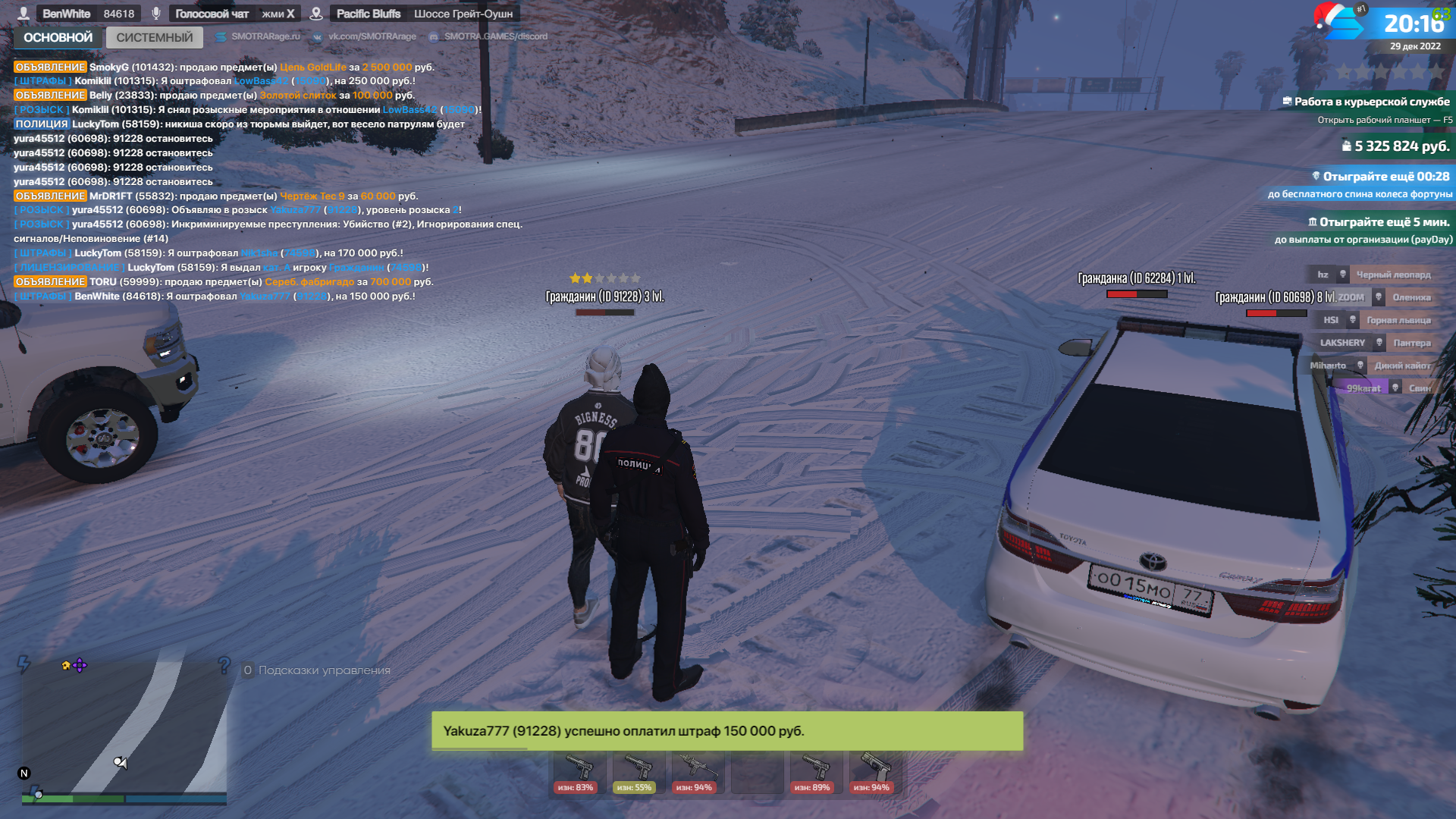Switch to the ОСНОВНОЙ chat tab
The image size is (1456, 819).
[x=58, y=37]
